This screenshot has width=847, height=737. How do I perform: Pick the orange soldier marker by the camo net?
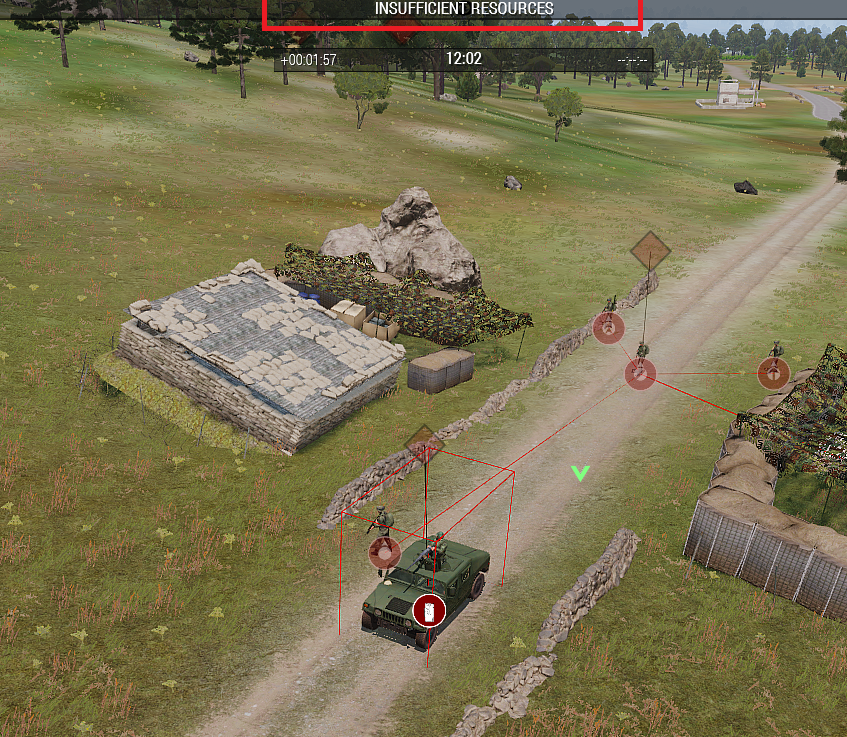tap(773, 373)
